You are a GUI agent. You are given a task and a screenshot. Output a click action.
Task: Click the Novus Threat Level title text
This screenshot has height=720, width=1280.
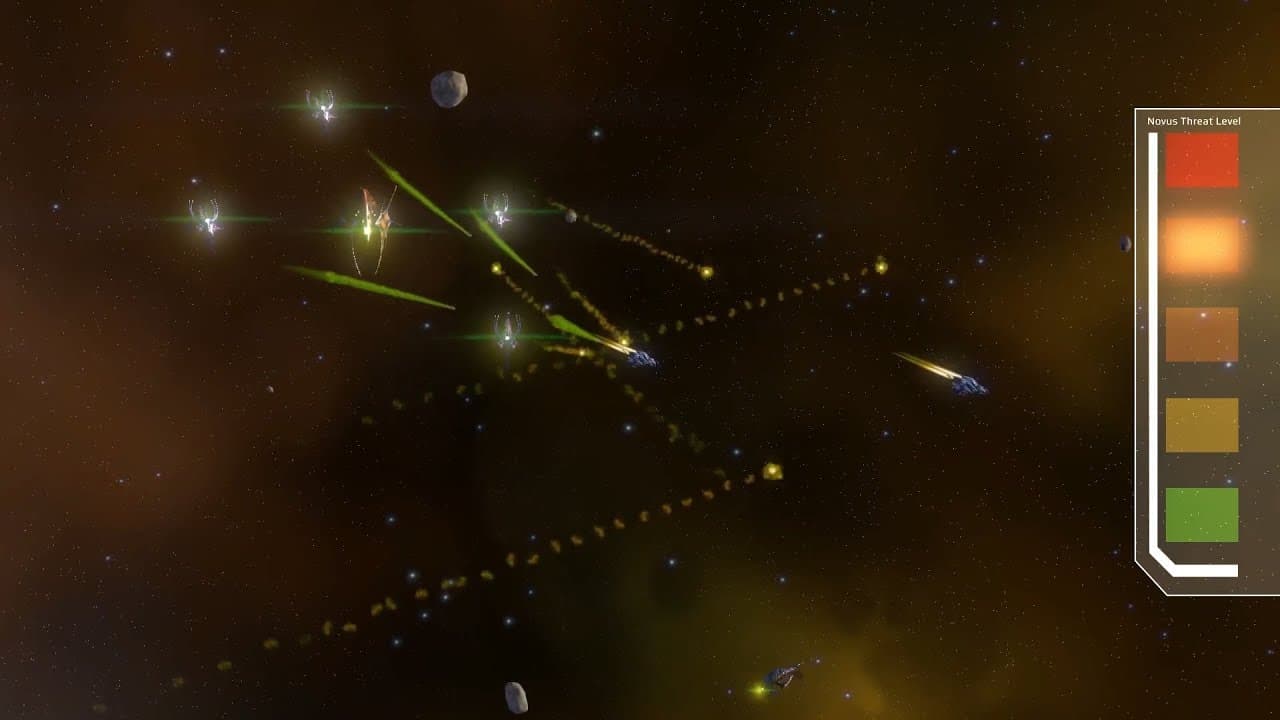1192,120
